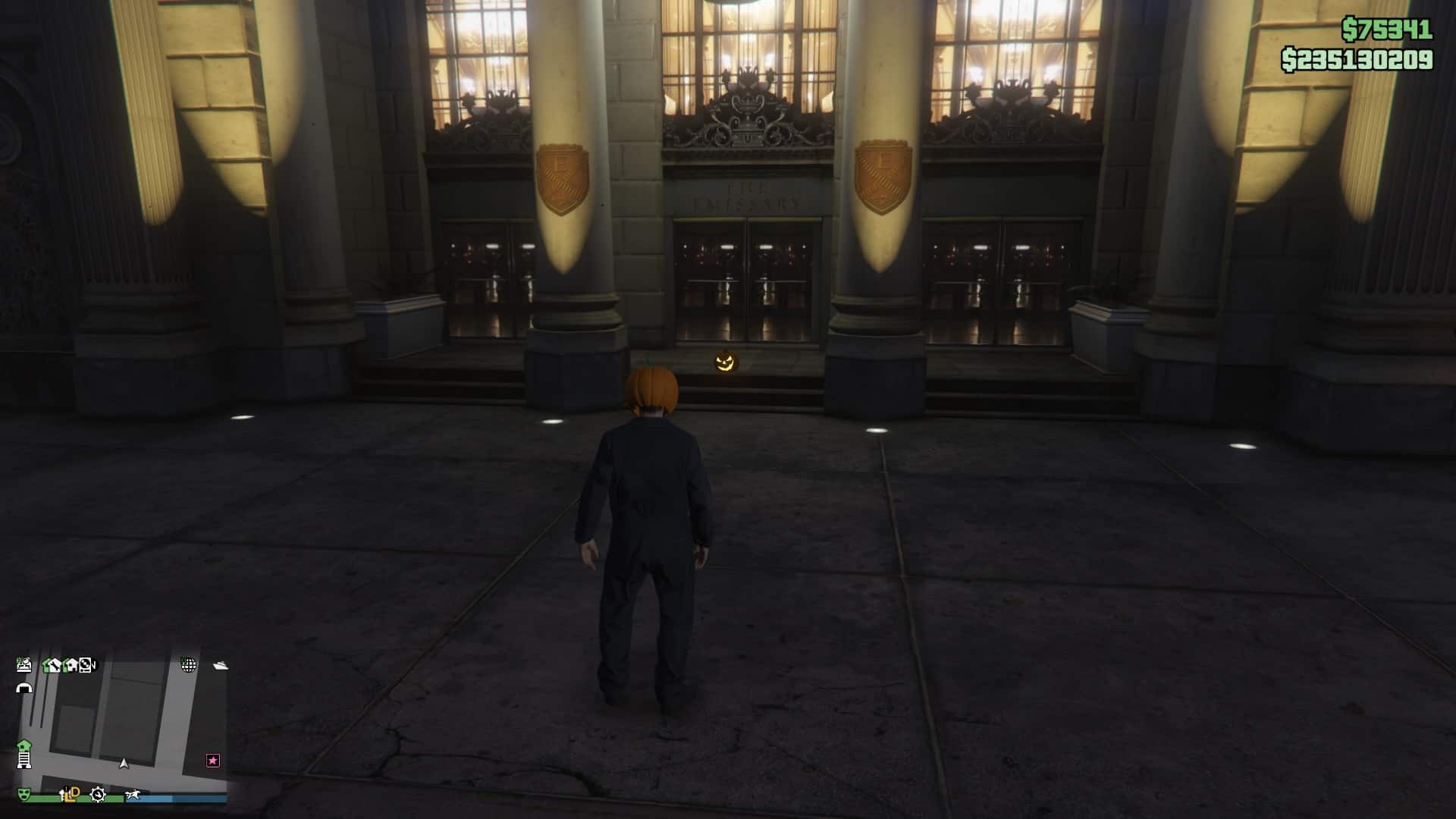This screenshot has height=819, width=1456.
Task: Click the pink star marker on minimap
Action: (x=213, y=760)
